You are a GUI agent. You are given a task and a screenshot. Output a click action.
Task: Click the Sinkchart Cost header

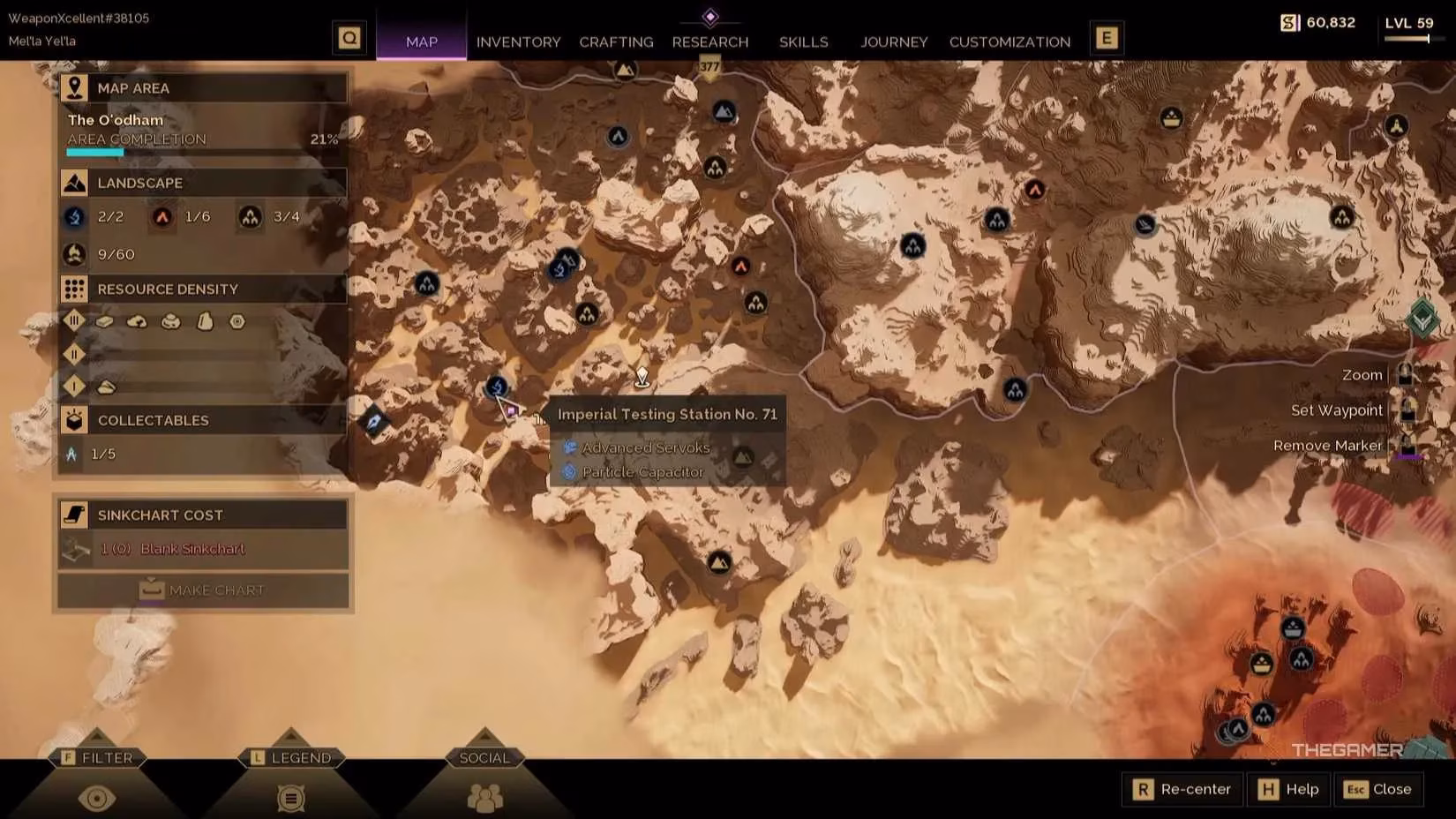[x=203, y=515]
